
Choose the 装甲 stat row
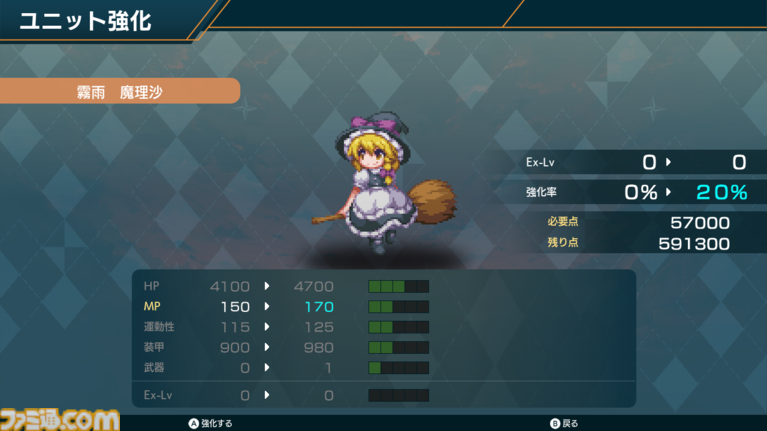pos(285,347)
